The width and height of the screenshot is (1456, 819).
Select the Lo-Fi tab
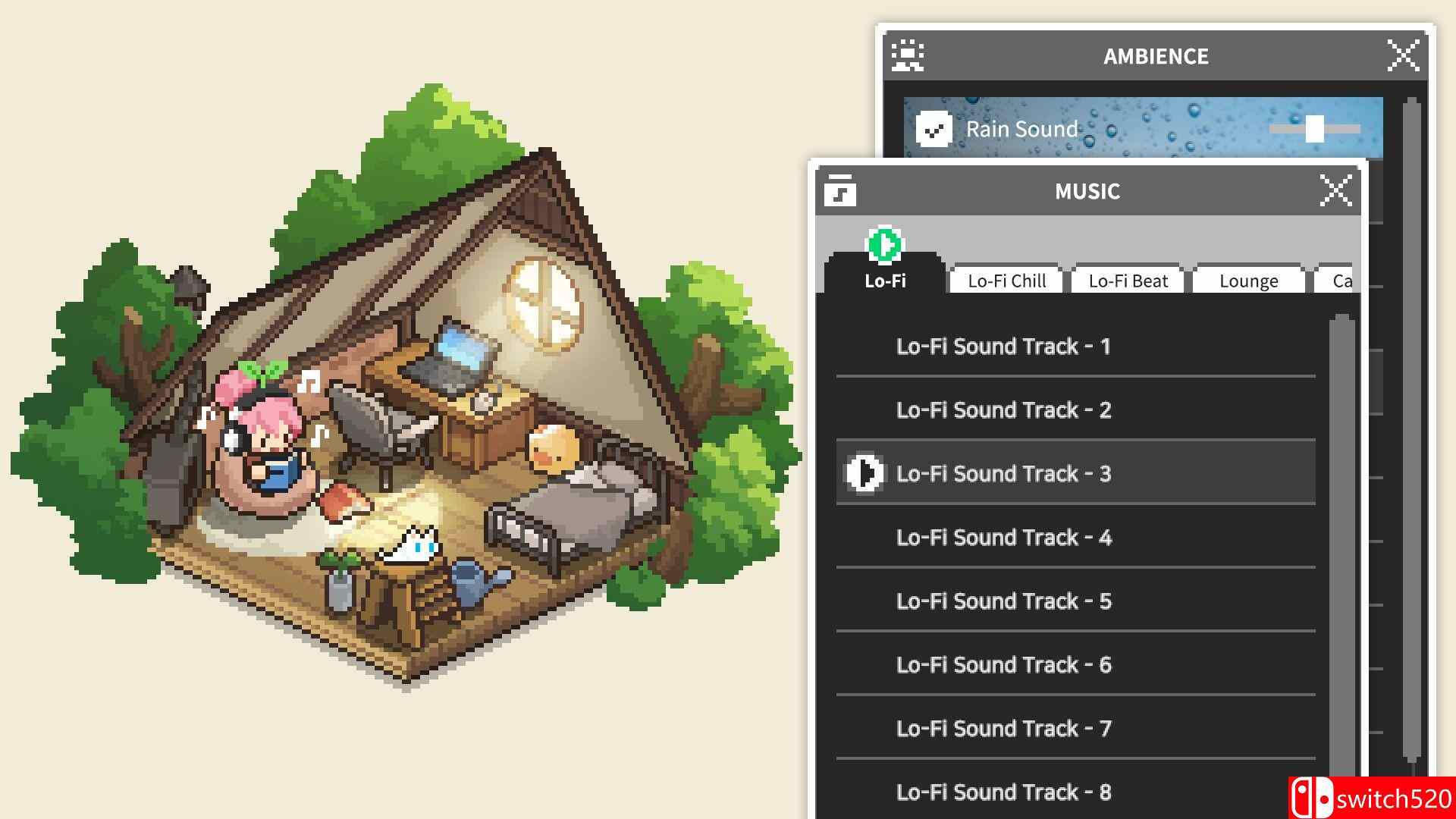(x=886, y=280)
